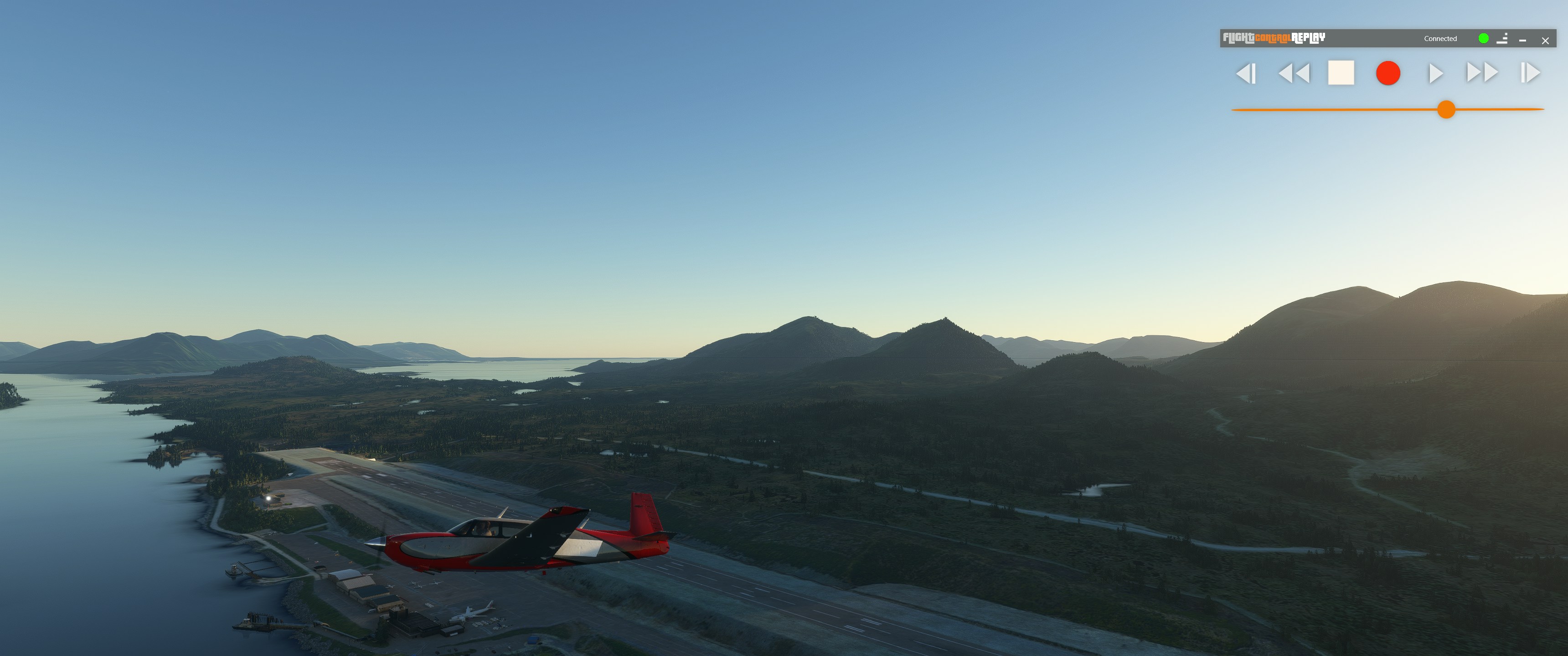Start recording with the red circle button

click(1388, 73)
